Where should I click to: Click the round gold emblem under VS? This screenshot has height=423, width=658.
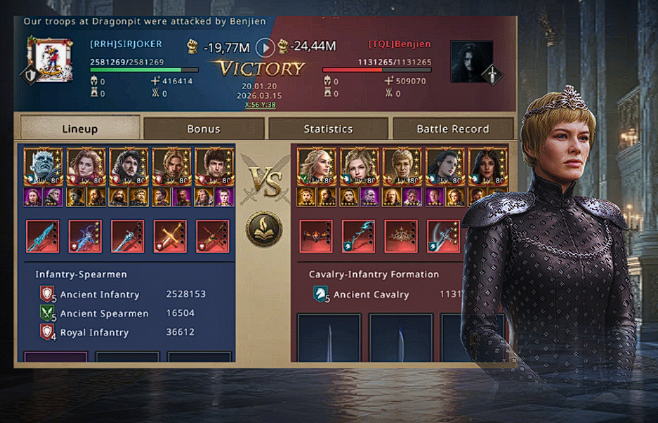[x=264, y=230]
